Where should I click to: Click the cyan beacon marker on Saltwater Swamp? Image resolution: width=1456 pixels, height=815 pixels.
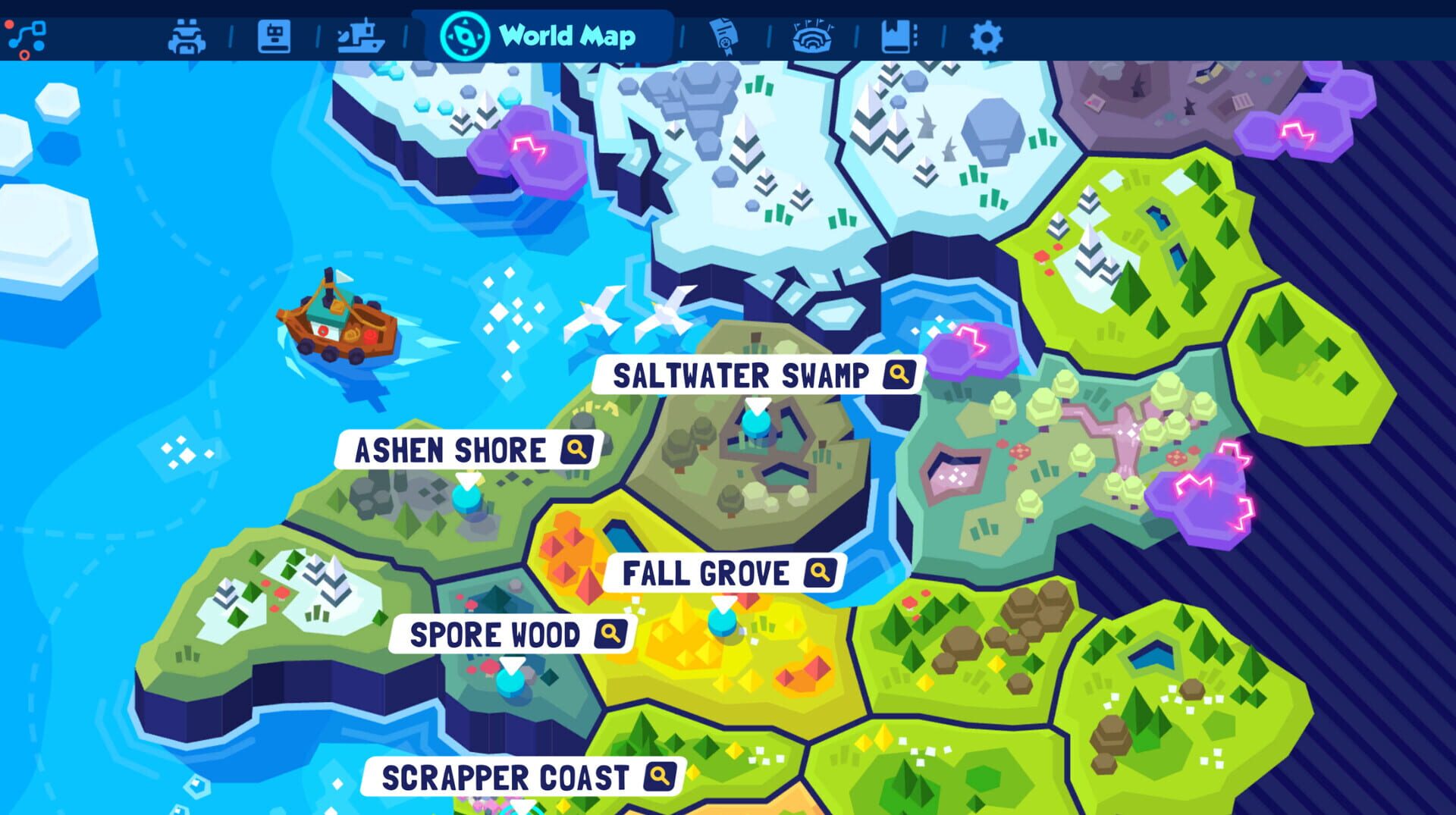[755, 422]
